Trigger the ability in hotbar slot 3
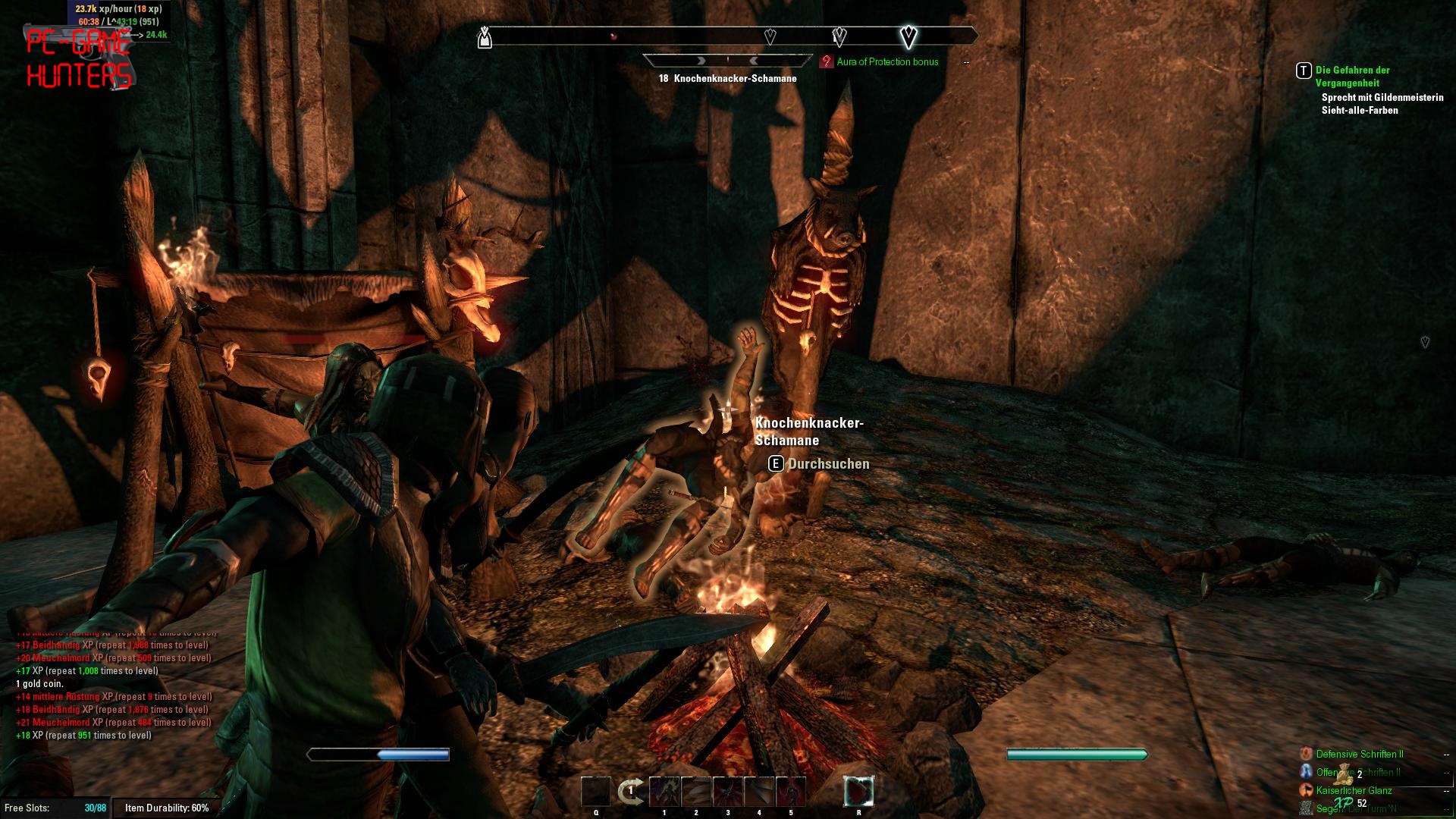Image resolution: width=1456 pixels, height=819 pixels. 728,792
